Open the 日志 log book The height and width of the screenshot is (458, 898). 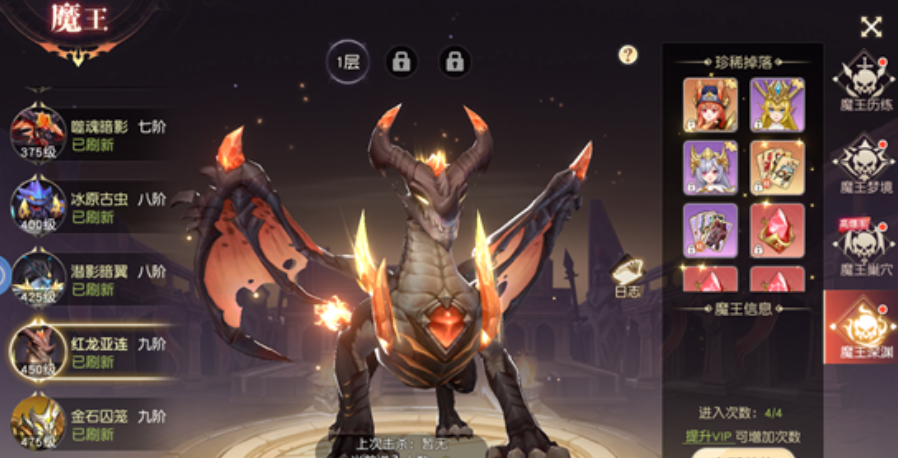click(x=628, y=275)
